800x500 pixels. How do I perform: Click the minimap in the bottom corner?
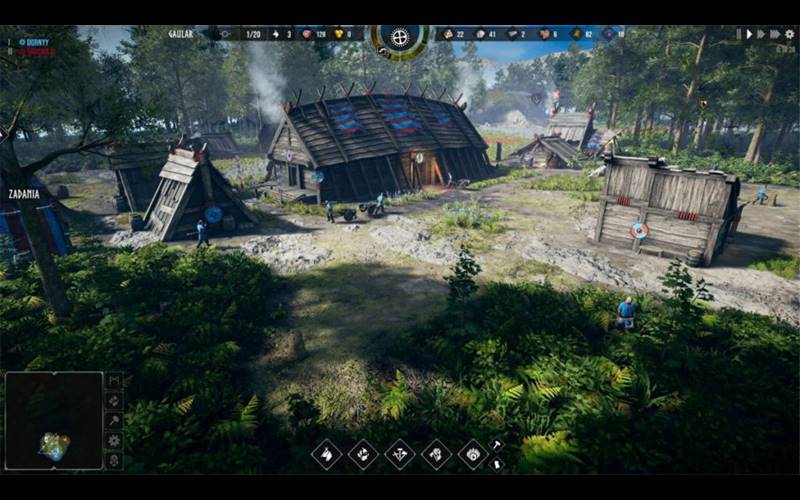pyautogui.click(x=54, y=420)
